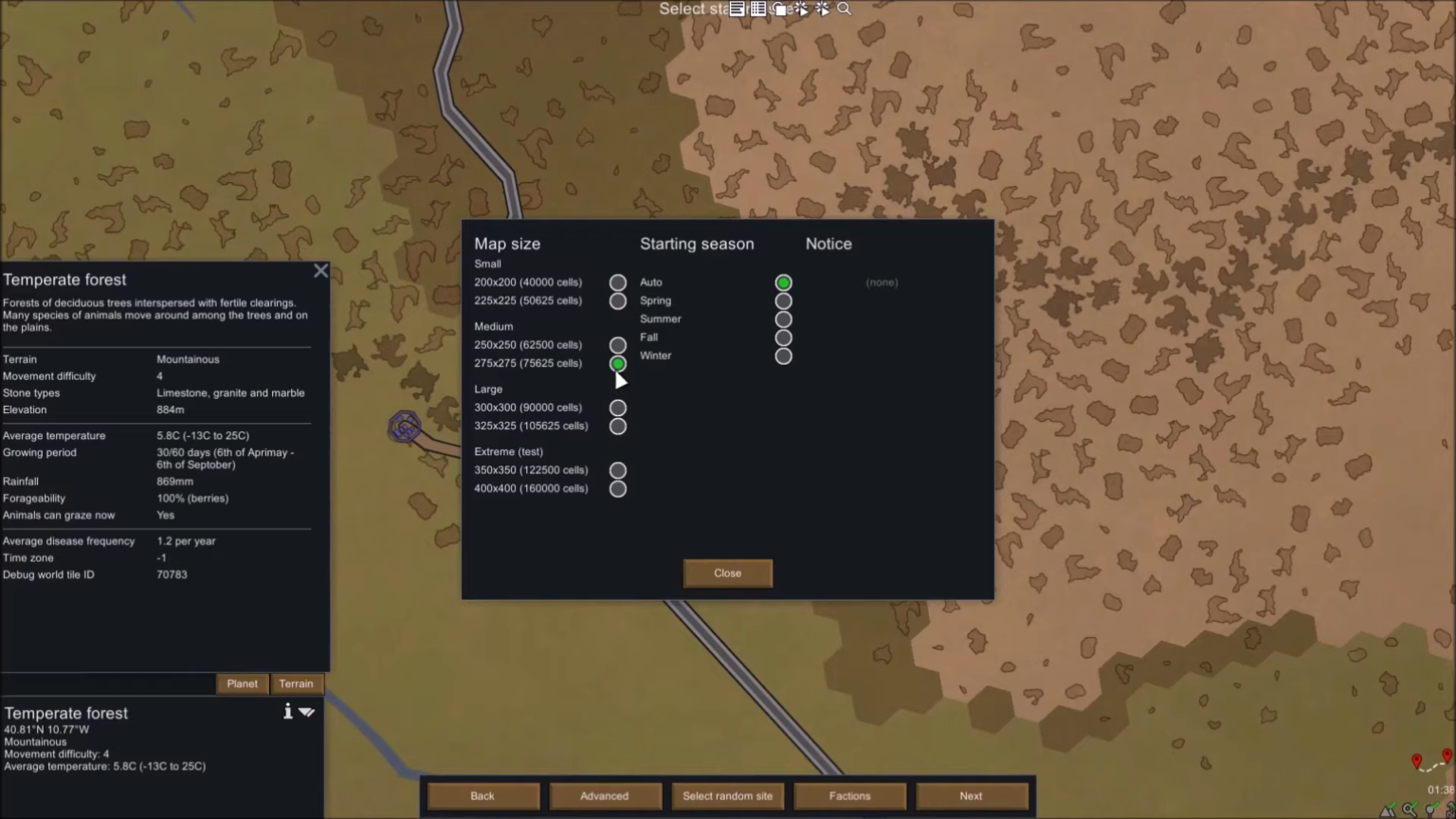
Task: Select the grid view icon at the top
Action: [758, 9]
